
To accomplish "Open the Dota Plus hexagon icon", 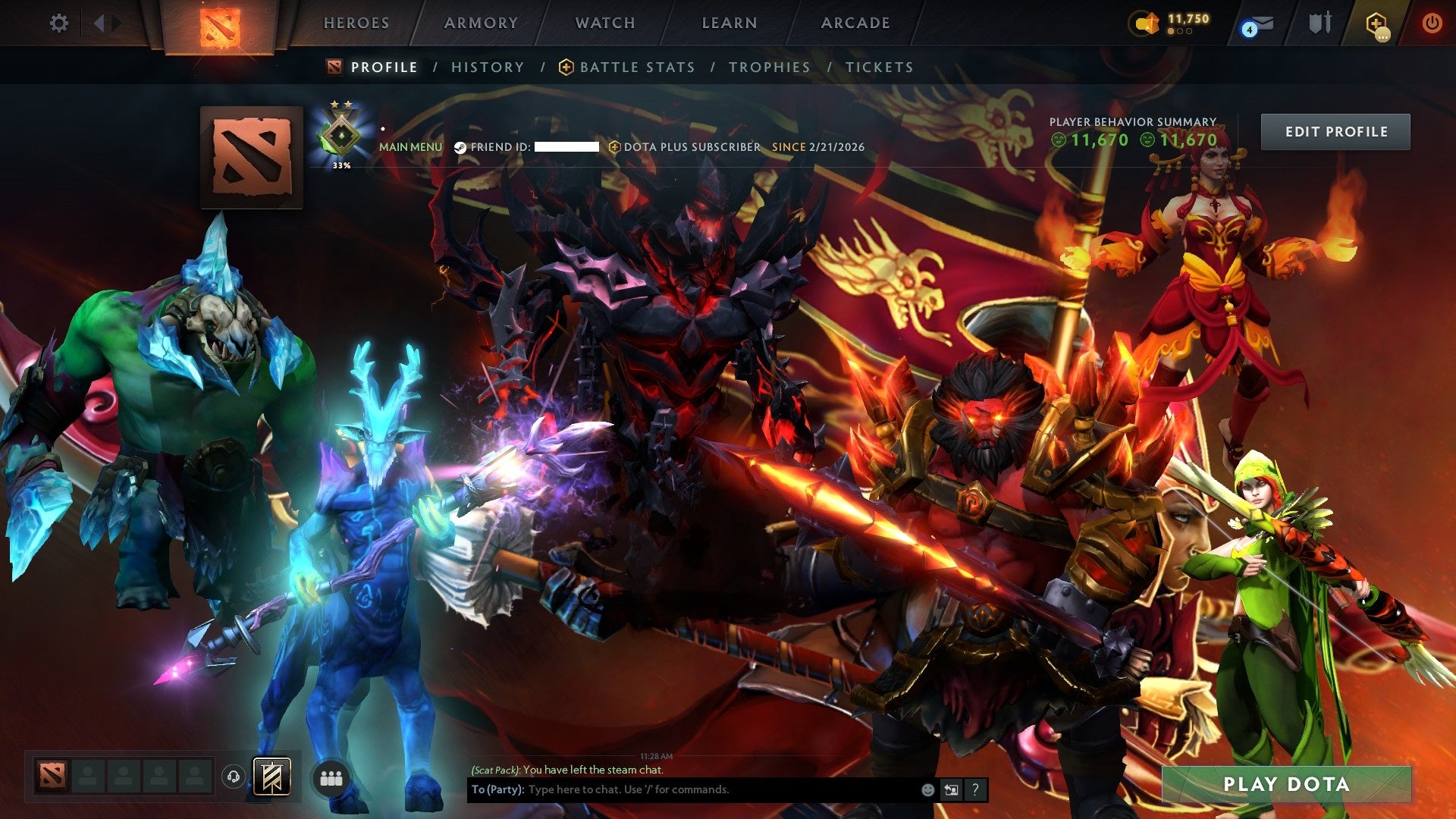I will click(x=1377, y=21).
